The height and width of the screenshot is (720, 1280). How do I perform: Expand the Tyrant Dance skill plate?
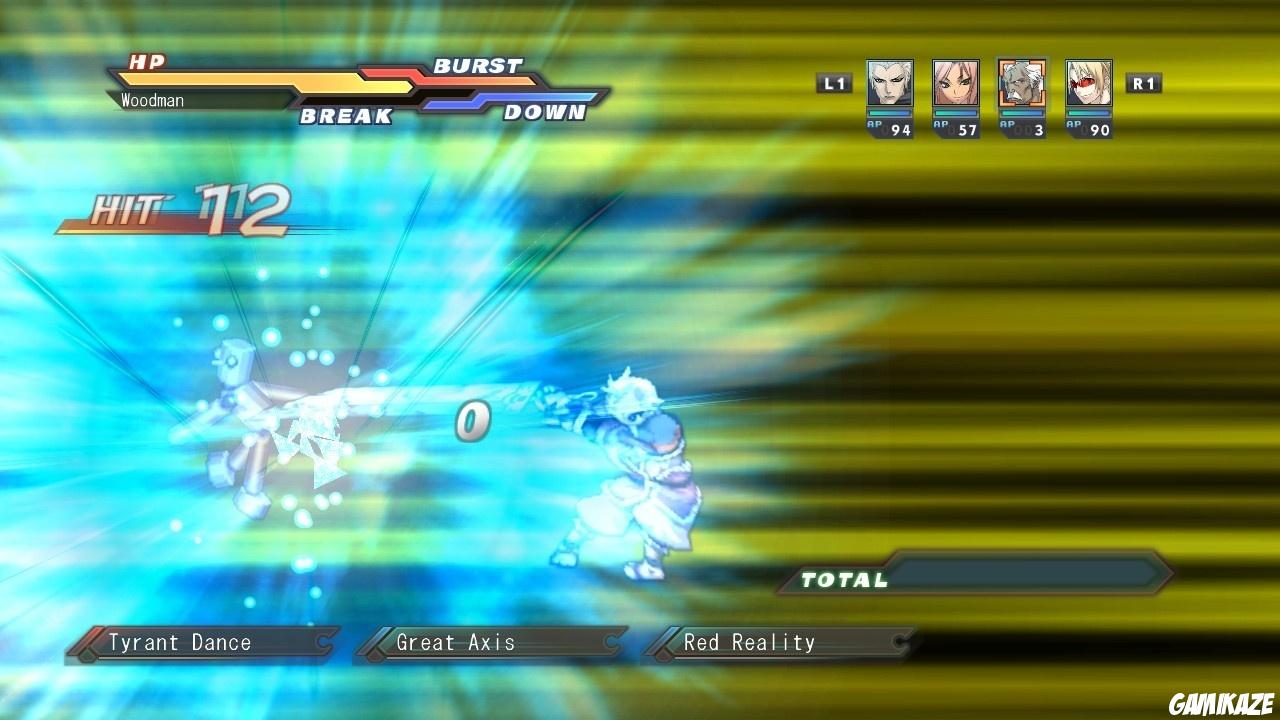195,642
